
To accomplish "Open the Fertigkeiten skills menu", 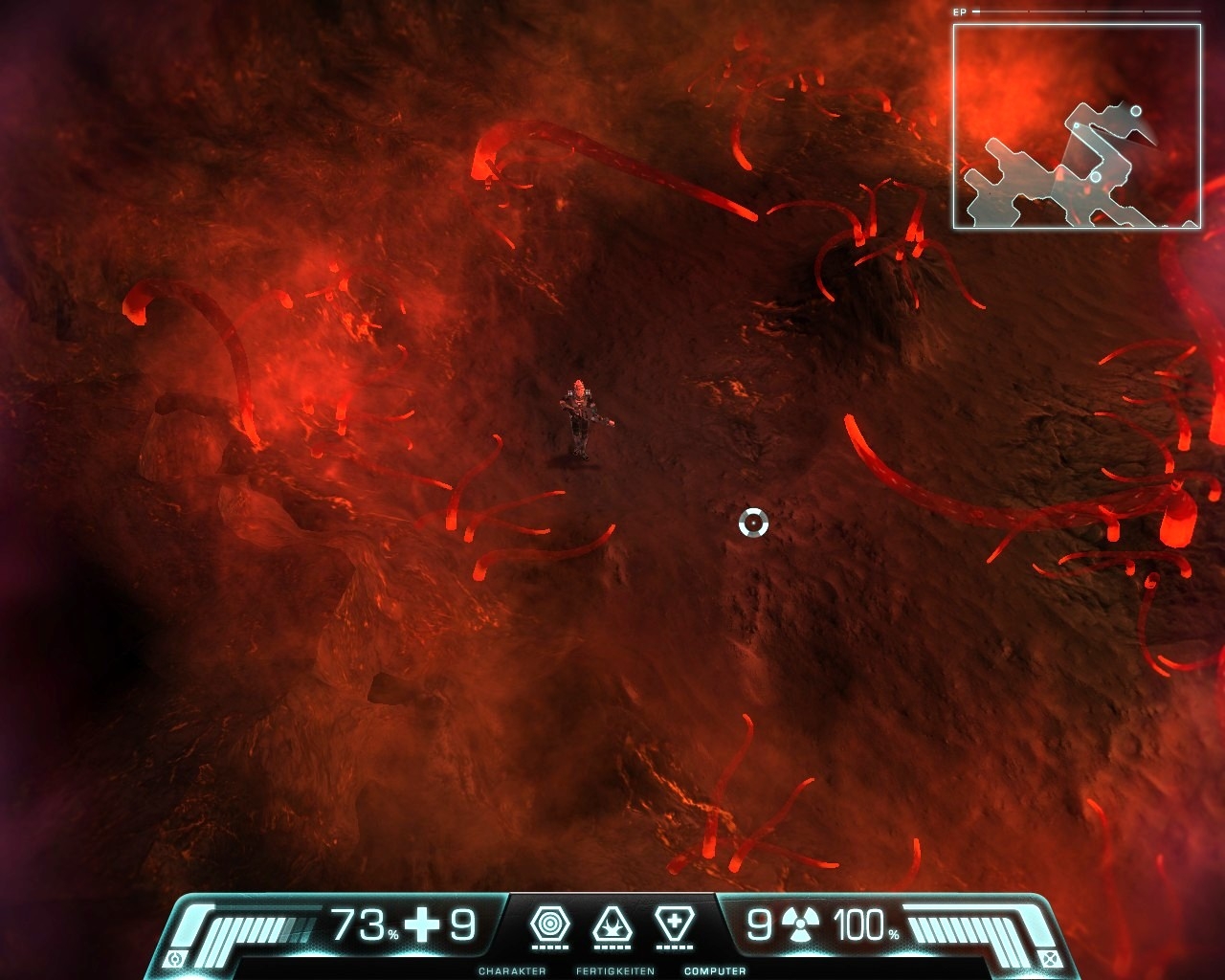I will point(614,971).
